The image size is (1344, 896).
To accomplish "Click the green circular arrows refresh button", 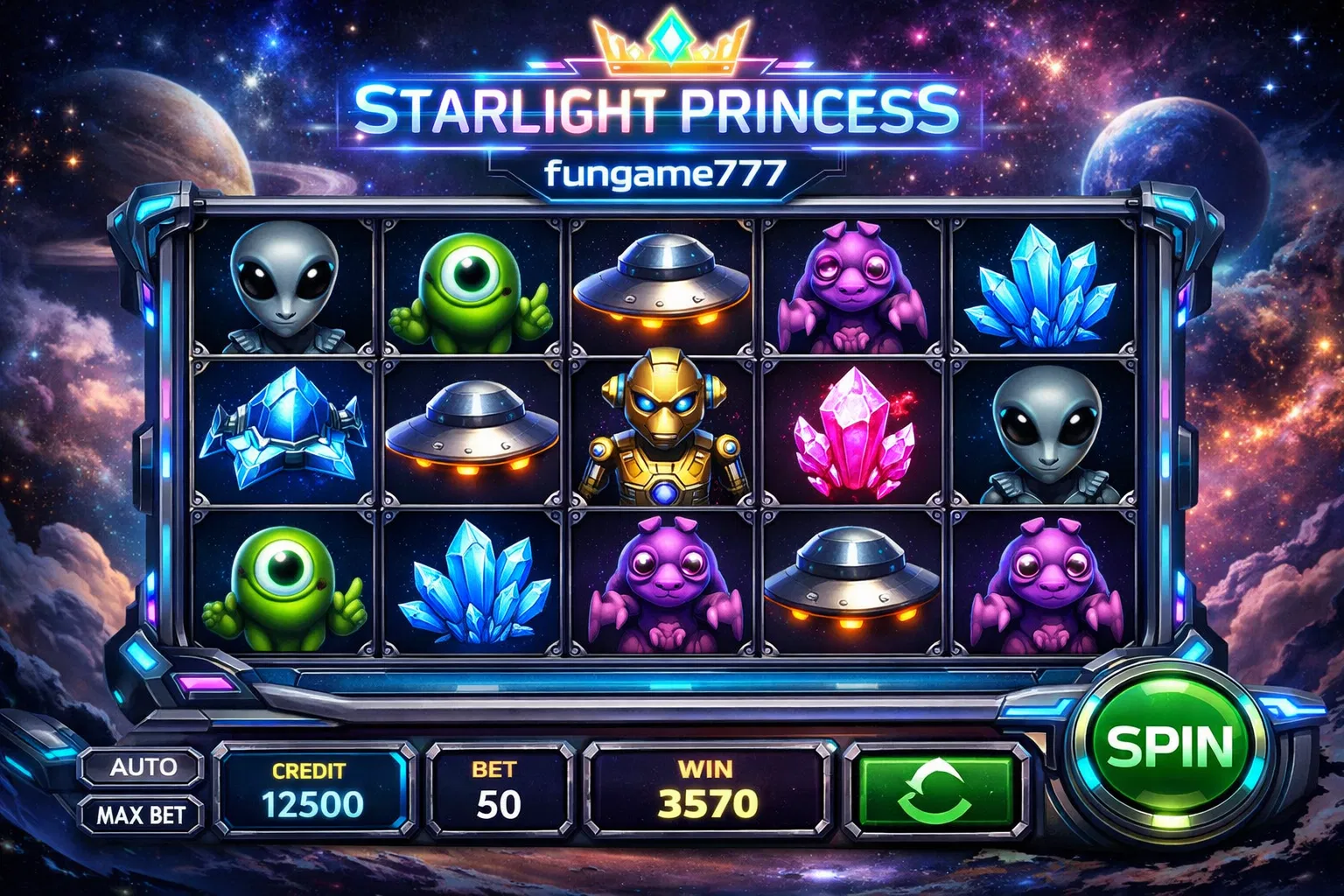I will pyautogui.click(x=935, y=789).
